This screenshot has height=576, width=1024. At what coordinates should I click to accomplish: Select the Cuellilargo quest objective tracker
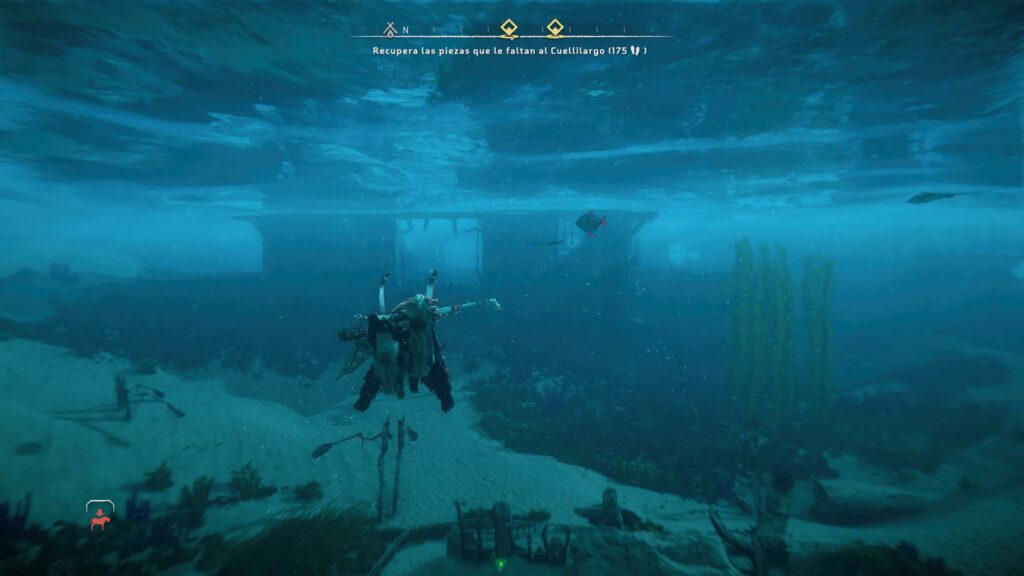(509, 50)
